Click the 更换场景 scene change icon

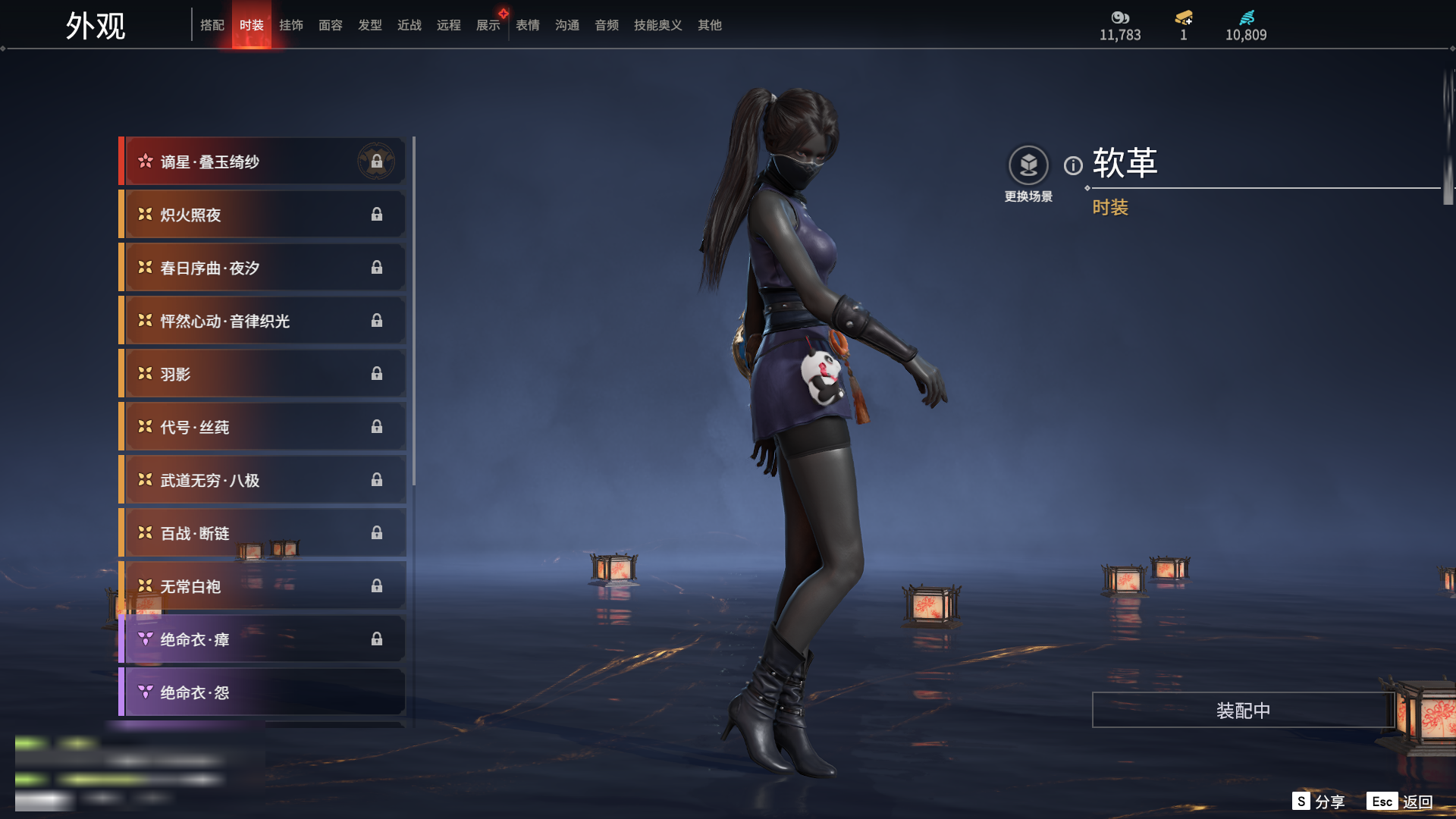[1028, 165]
